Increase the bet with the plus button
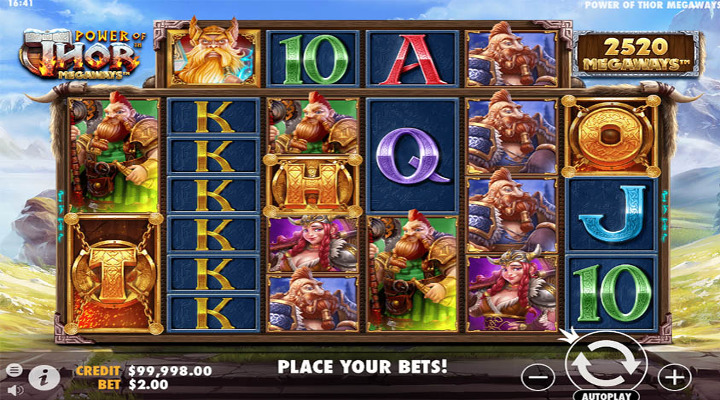Screen dimensions: 720x400 coord(675,377)
